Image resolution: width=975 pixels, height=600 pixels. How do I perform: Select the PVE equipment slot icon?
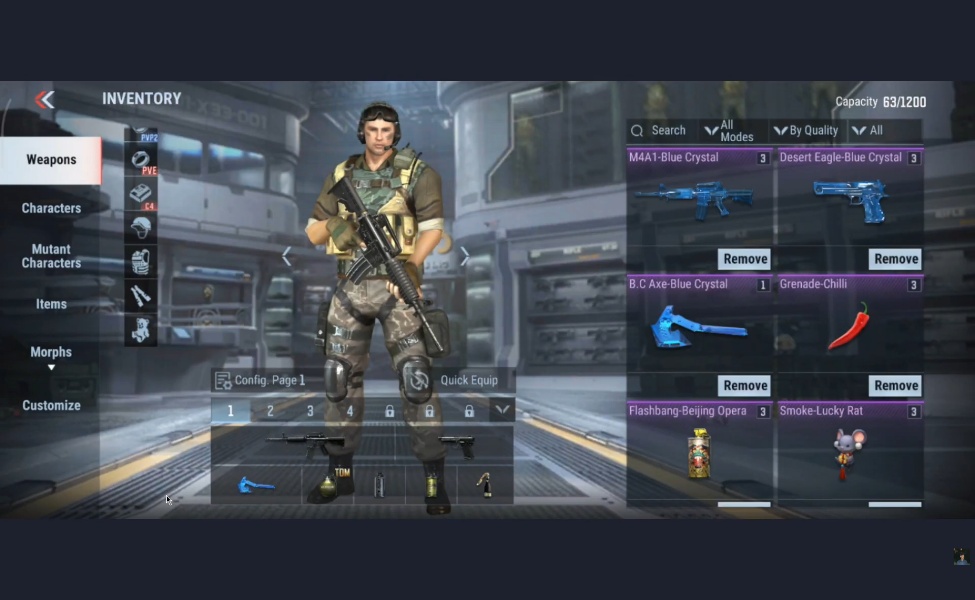tap(142, 160)
